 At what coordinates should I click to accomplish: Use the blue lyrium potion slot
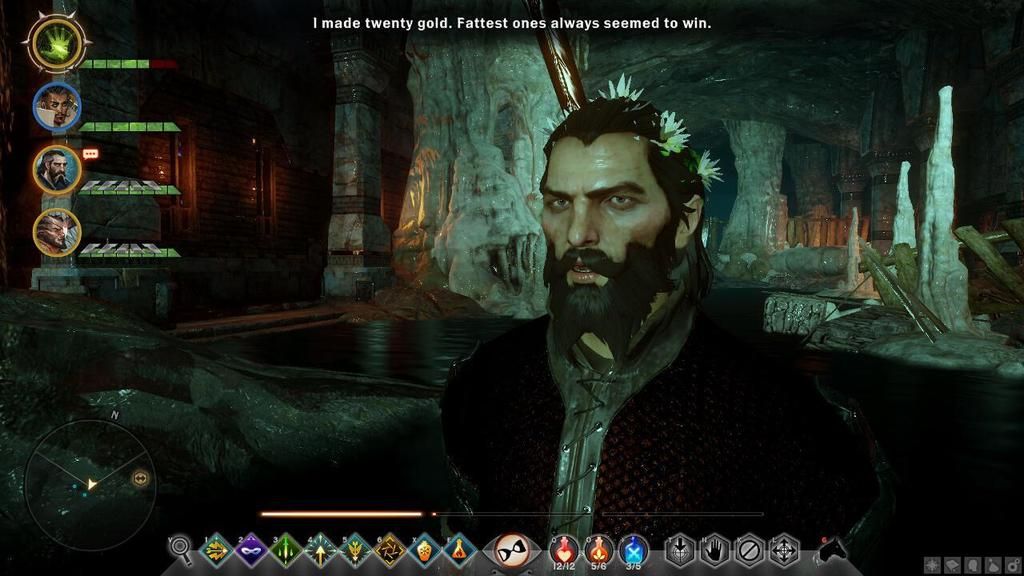(x=633, y=548)
